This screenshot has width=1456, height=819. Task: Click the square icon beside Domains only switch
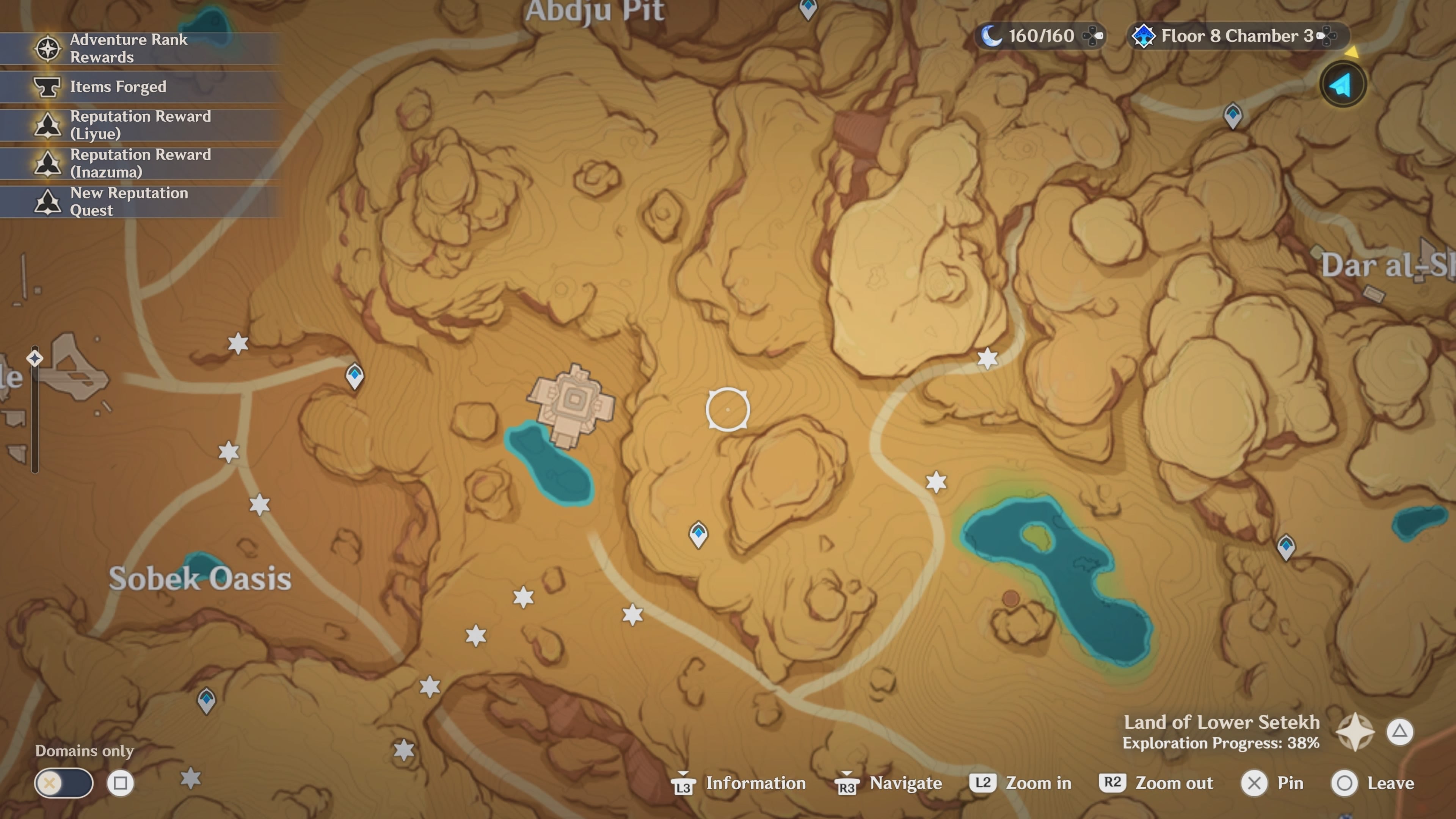tap(121, 783)
